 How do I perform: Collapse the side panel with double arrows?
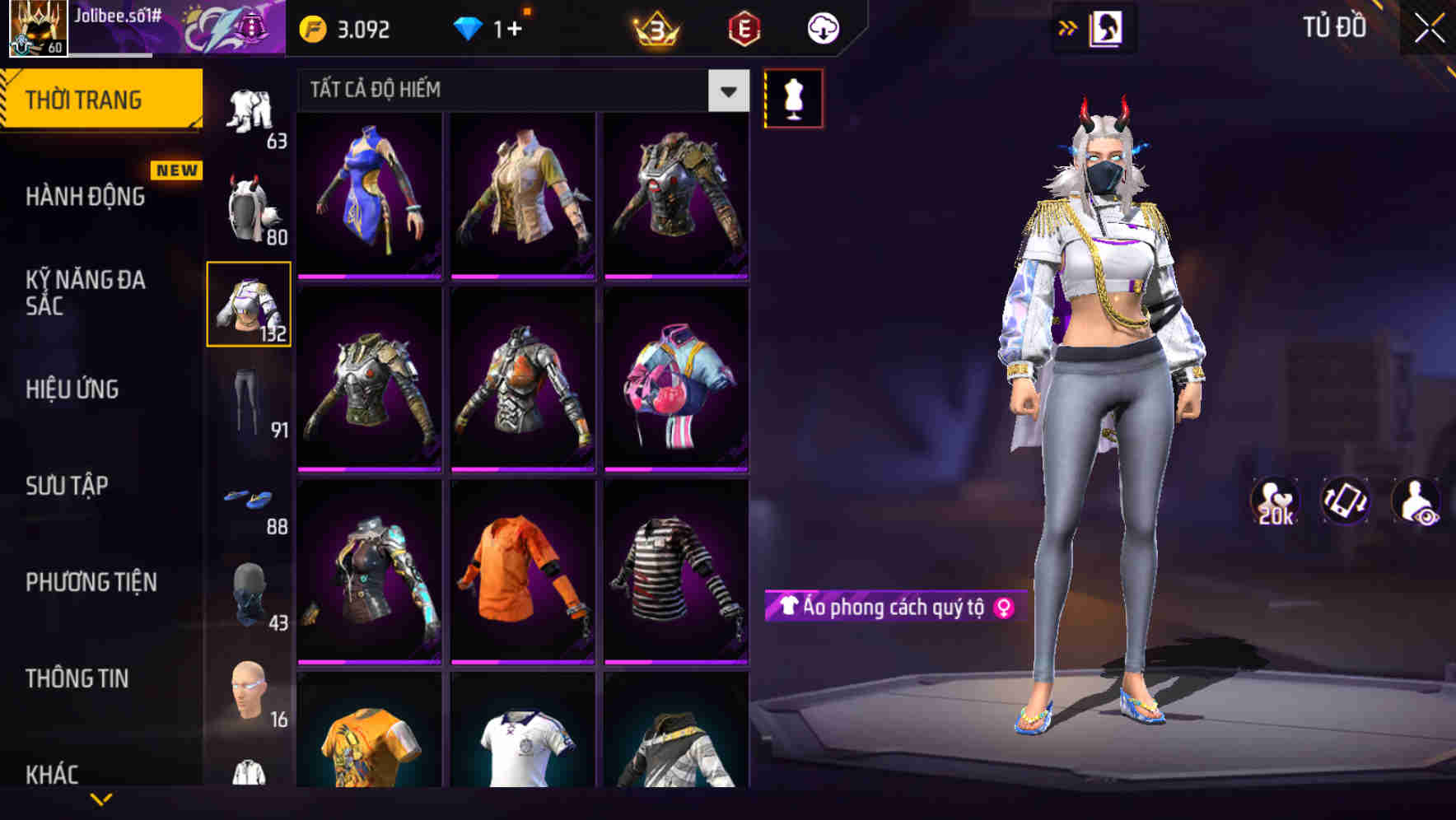coord(1068,27)
